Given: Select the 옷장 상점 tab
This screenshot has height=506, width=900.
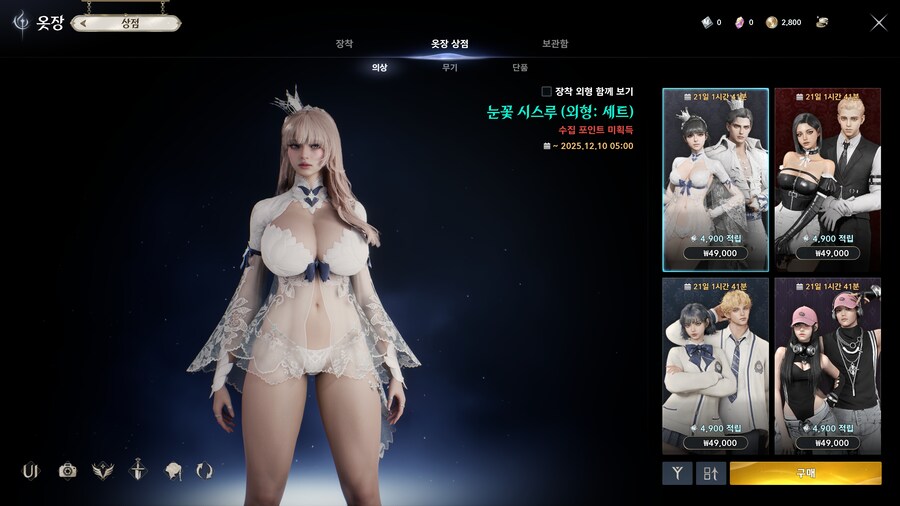Looking at the screenshot, I should click(449, 44).
